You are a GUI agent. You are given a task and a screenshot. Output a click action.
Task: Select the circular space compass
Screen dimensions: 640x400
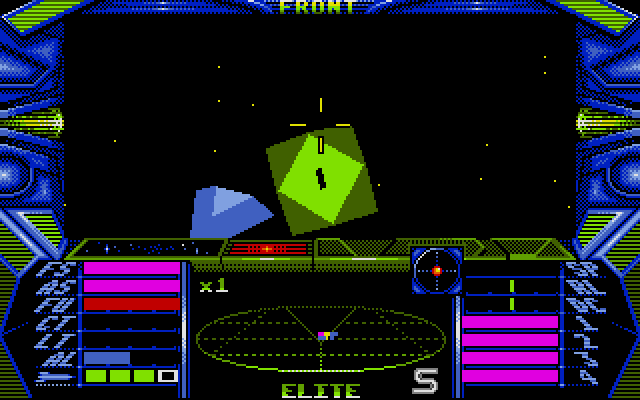(x=437, y=270)
